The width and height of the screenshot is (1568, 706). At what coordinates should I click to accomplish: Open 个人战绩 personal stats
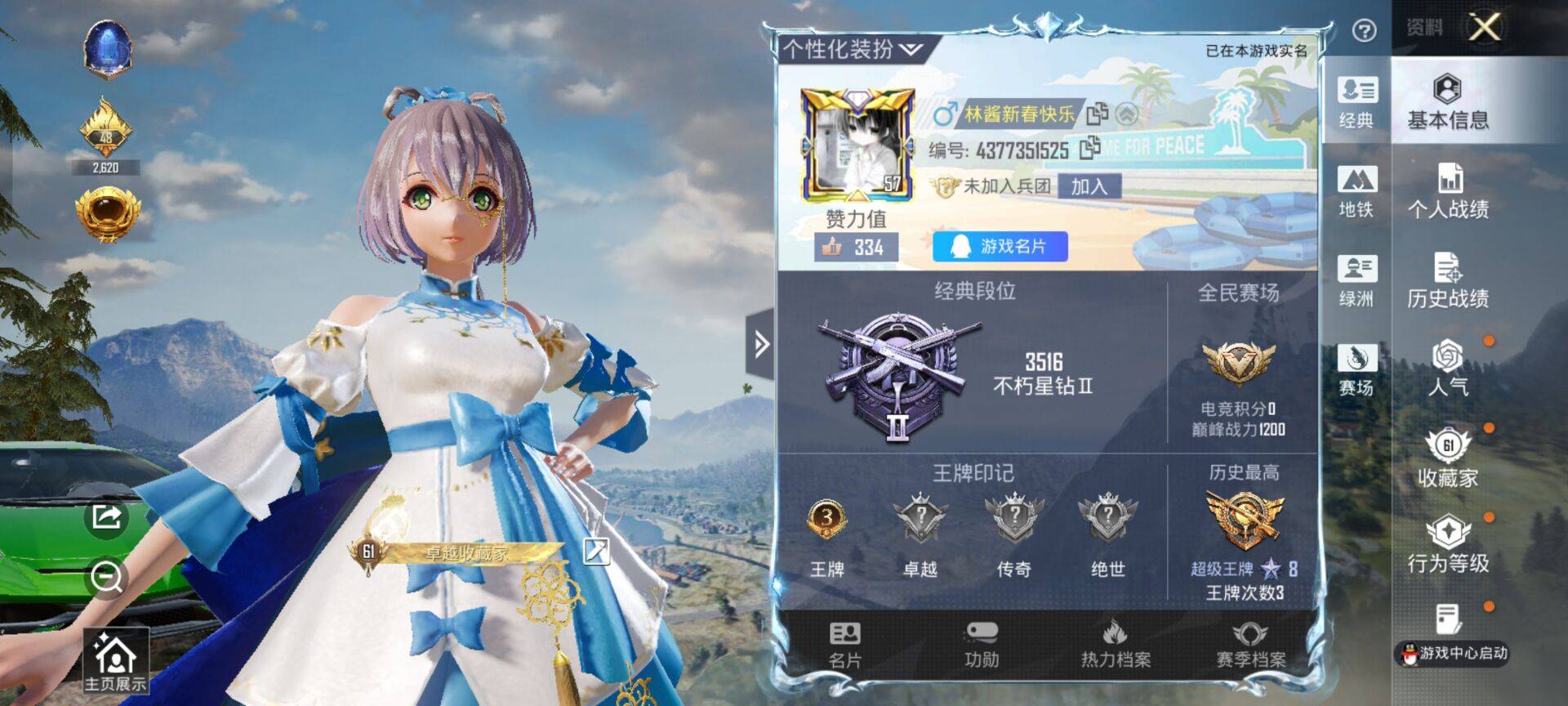tap(1448, 191)
